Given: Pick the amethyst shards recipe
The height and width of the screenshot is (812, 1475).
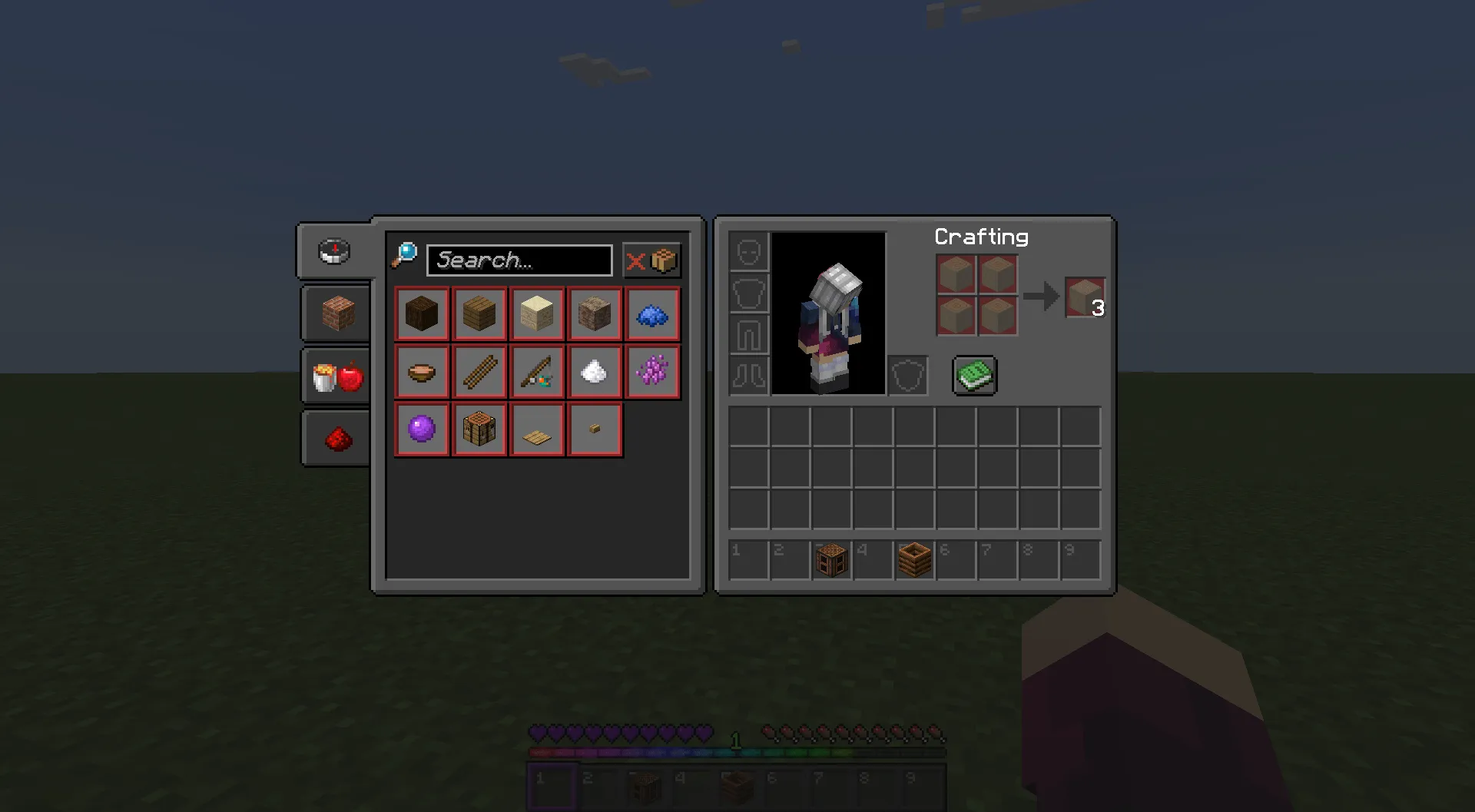Looking at the screenshot, I should pyautogui.click(x=652, y=371).
